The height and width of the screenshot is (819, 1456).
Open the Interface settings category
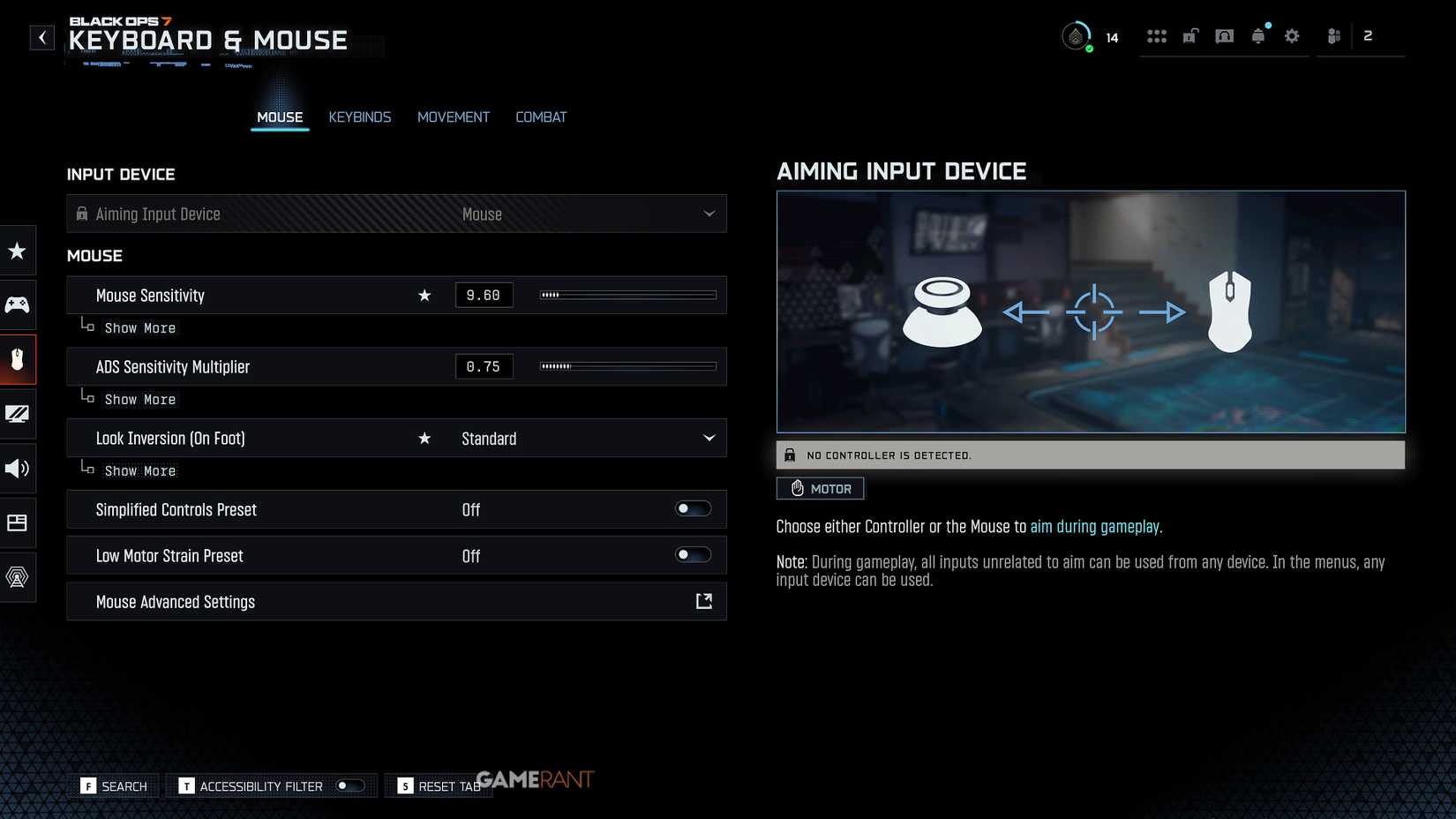[18, 522]
